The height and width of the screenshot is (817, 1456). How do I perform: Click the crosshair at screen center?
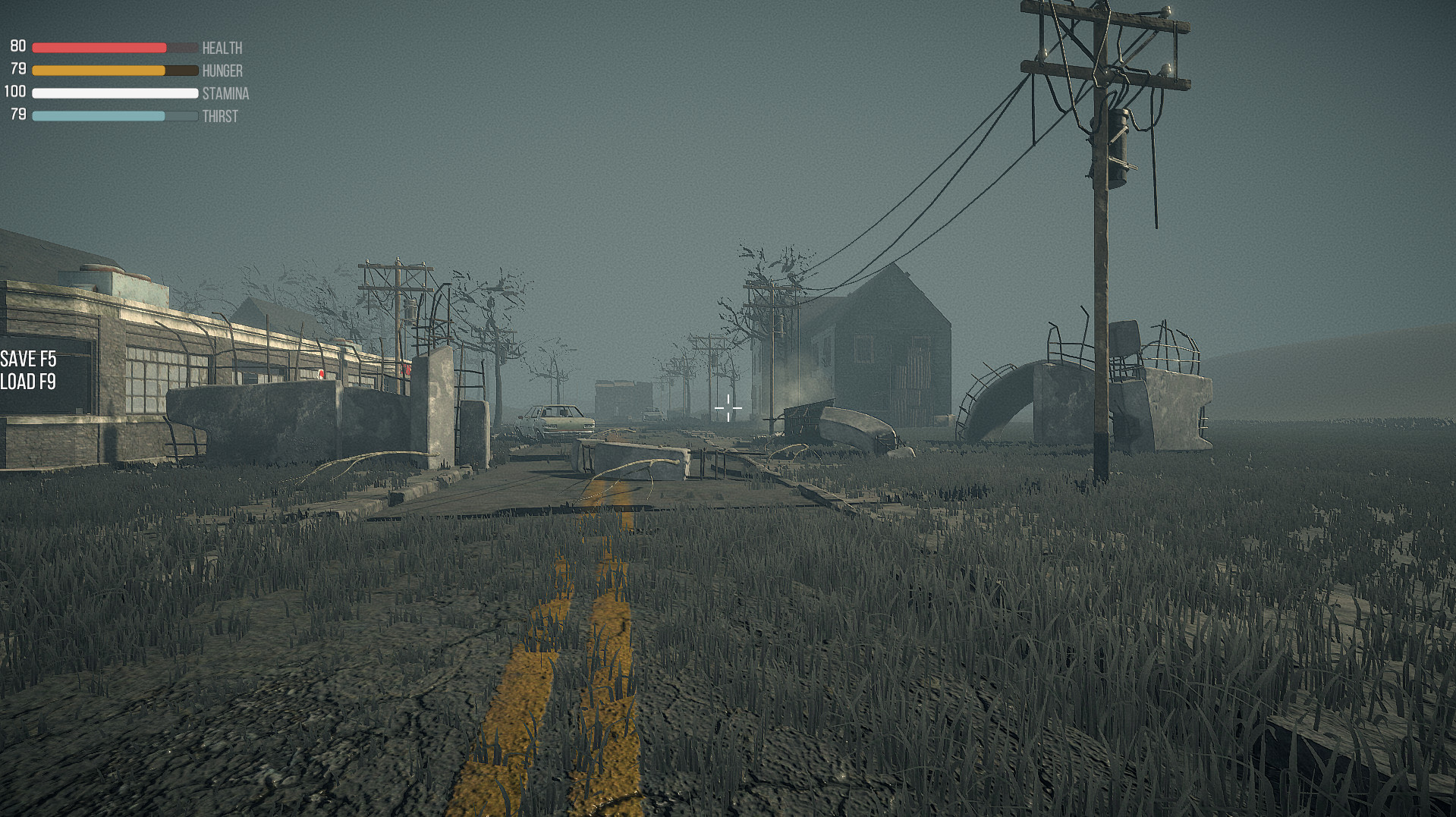click(729, 408)
